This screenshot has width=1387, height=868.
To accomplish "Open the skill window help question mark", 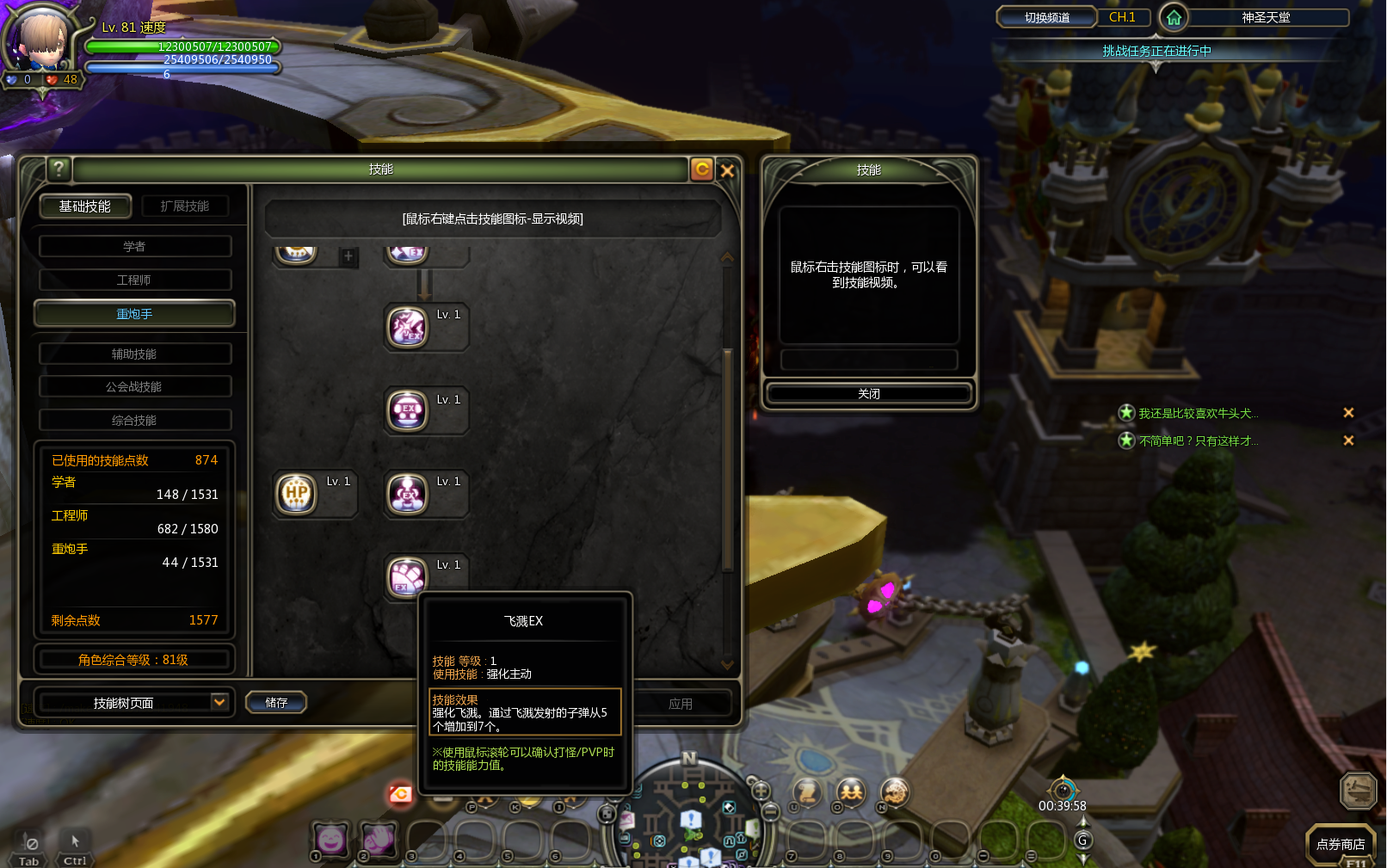I will click(59, 169).
